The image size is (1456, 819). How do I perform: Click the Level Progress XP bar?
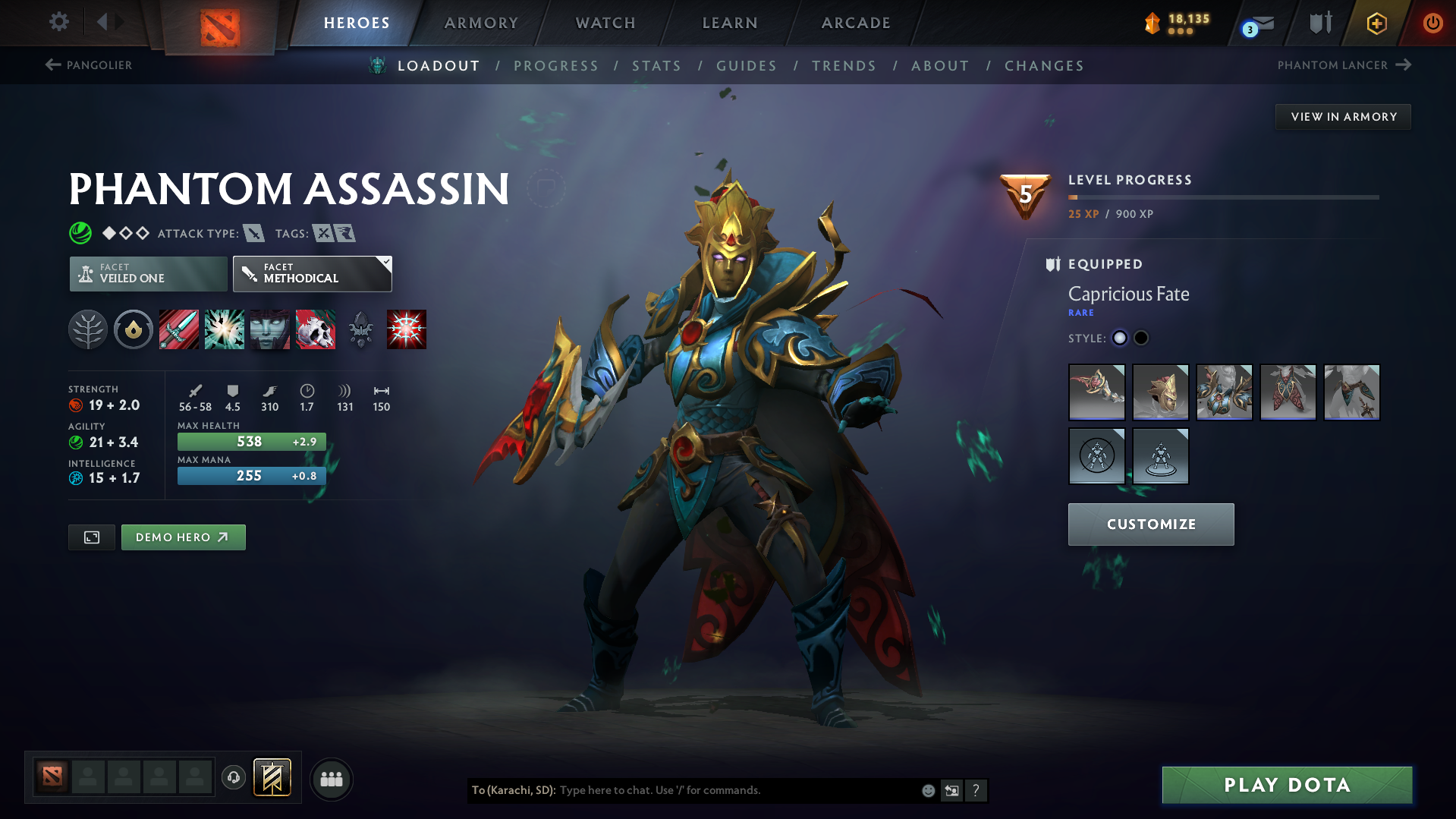(1223, 196)
